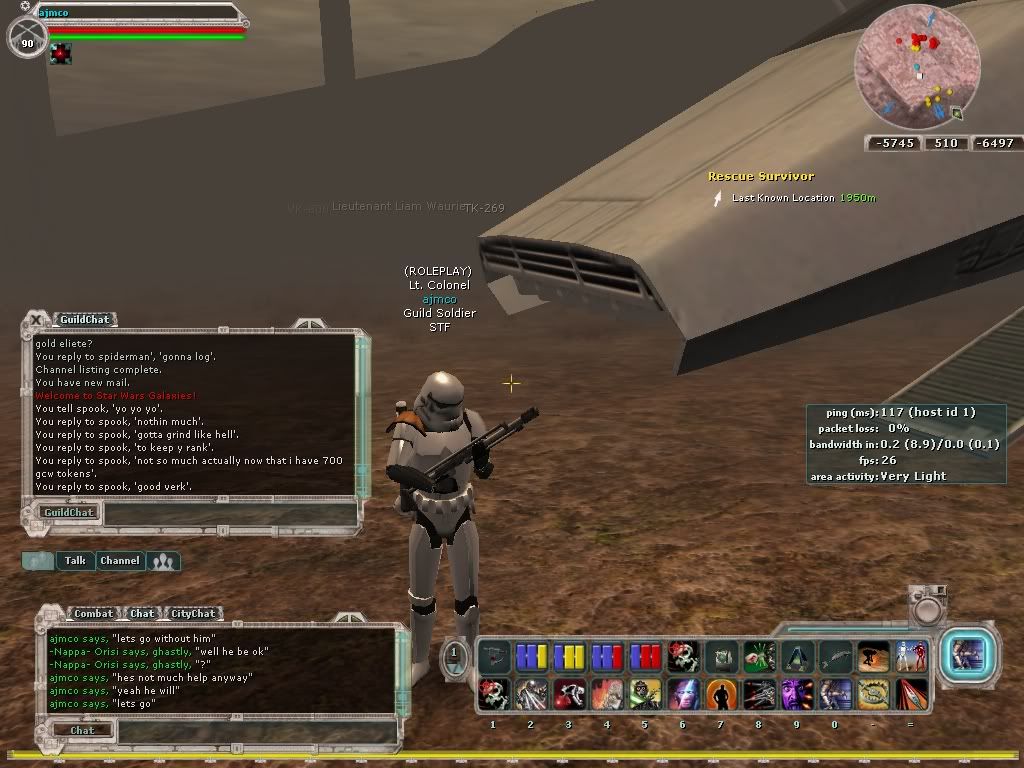Image resolution: width=1024 pixels, height=768 pixels.
Task: Click the three-people group icon button
Action: (163, 561)
